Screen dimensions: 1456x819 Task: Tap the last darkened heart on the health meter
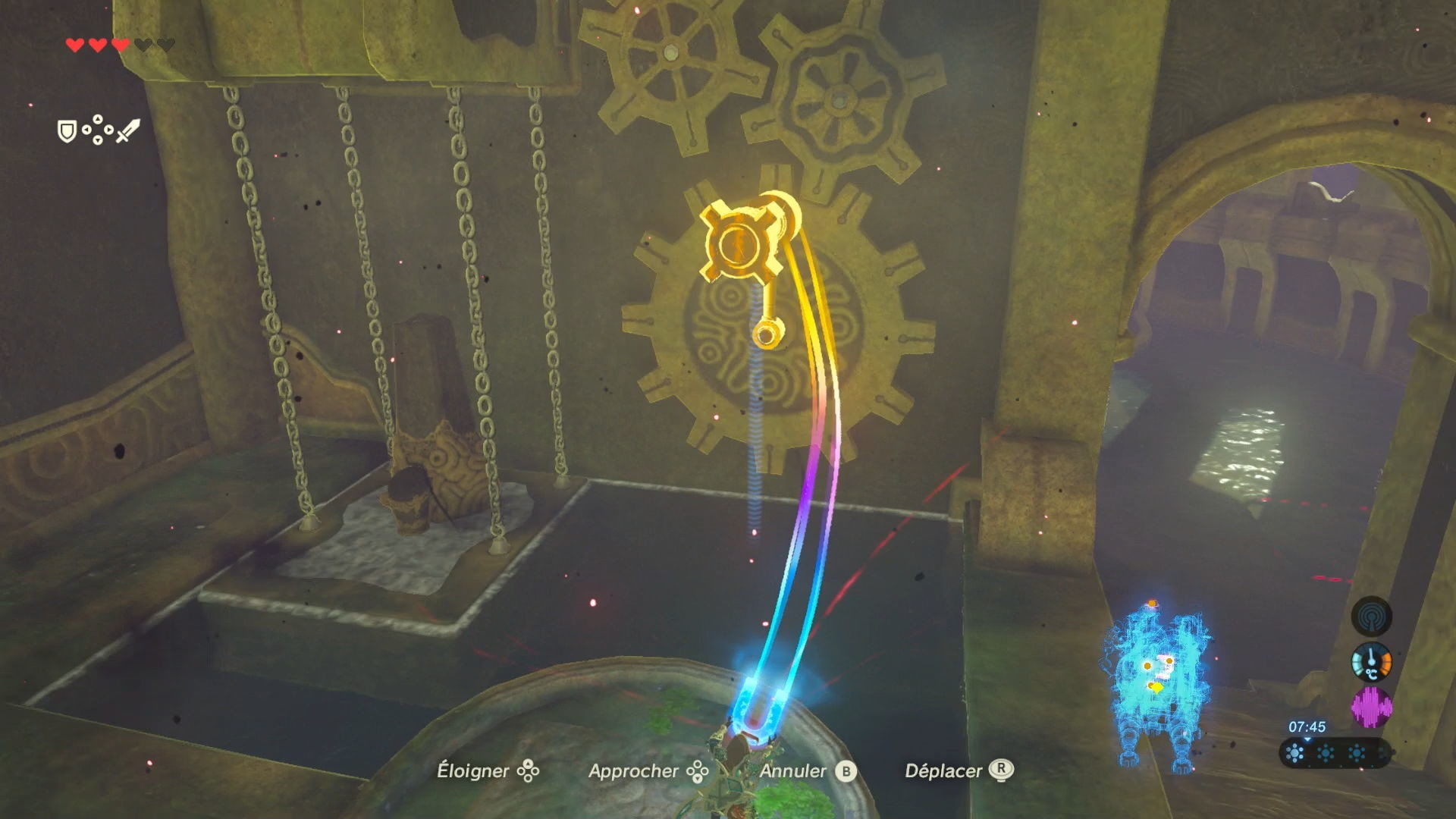point(165,44)
